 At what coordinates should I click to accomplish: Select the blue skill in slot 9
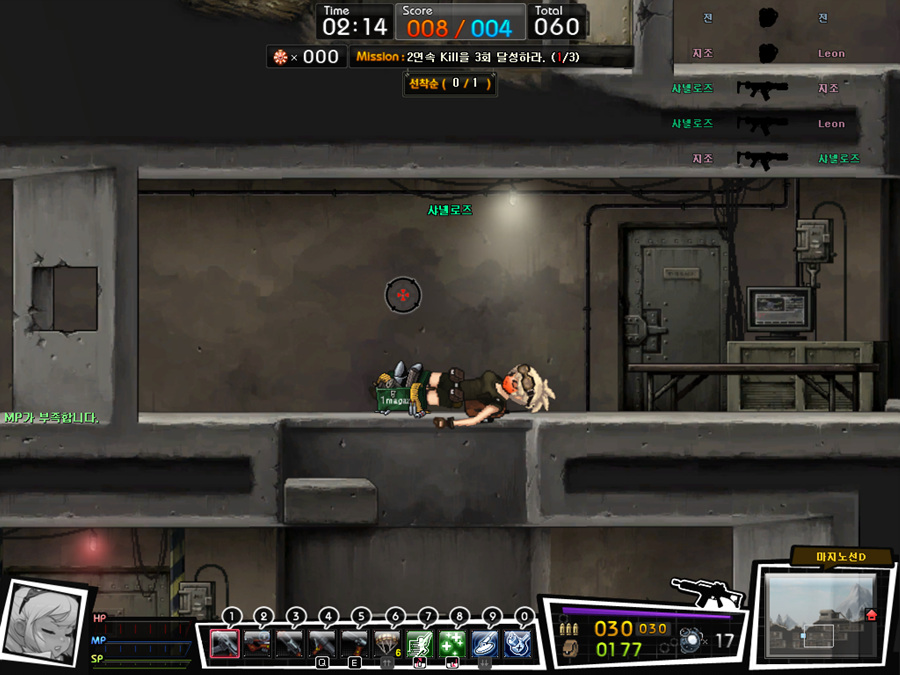pyautogui.click(x=485, y=643)
